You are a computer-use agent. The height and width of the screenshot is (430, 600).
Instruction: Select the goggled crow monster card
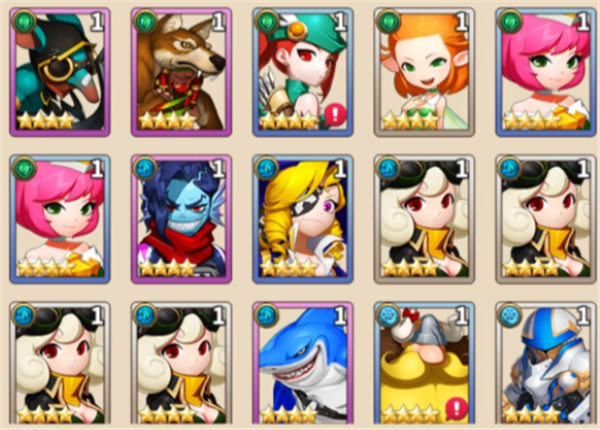[58, 72]
